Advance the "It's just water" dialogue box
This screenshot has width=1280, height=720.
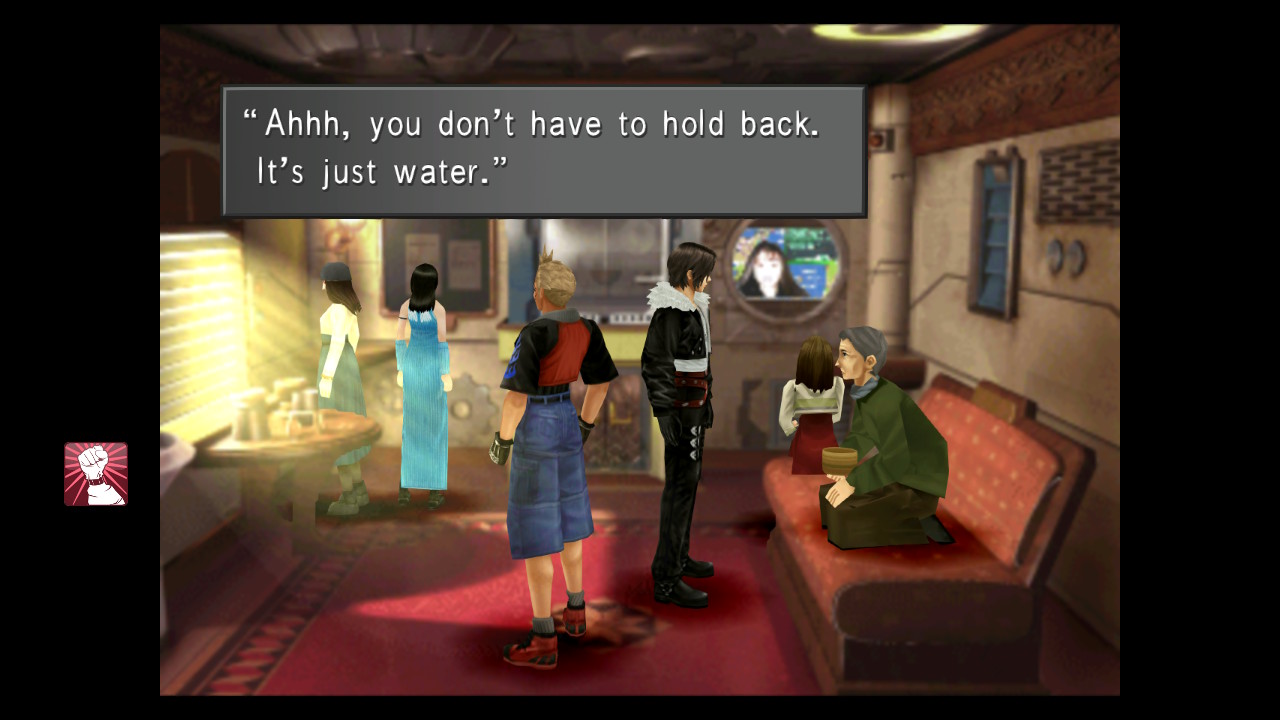[543, 151]
